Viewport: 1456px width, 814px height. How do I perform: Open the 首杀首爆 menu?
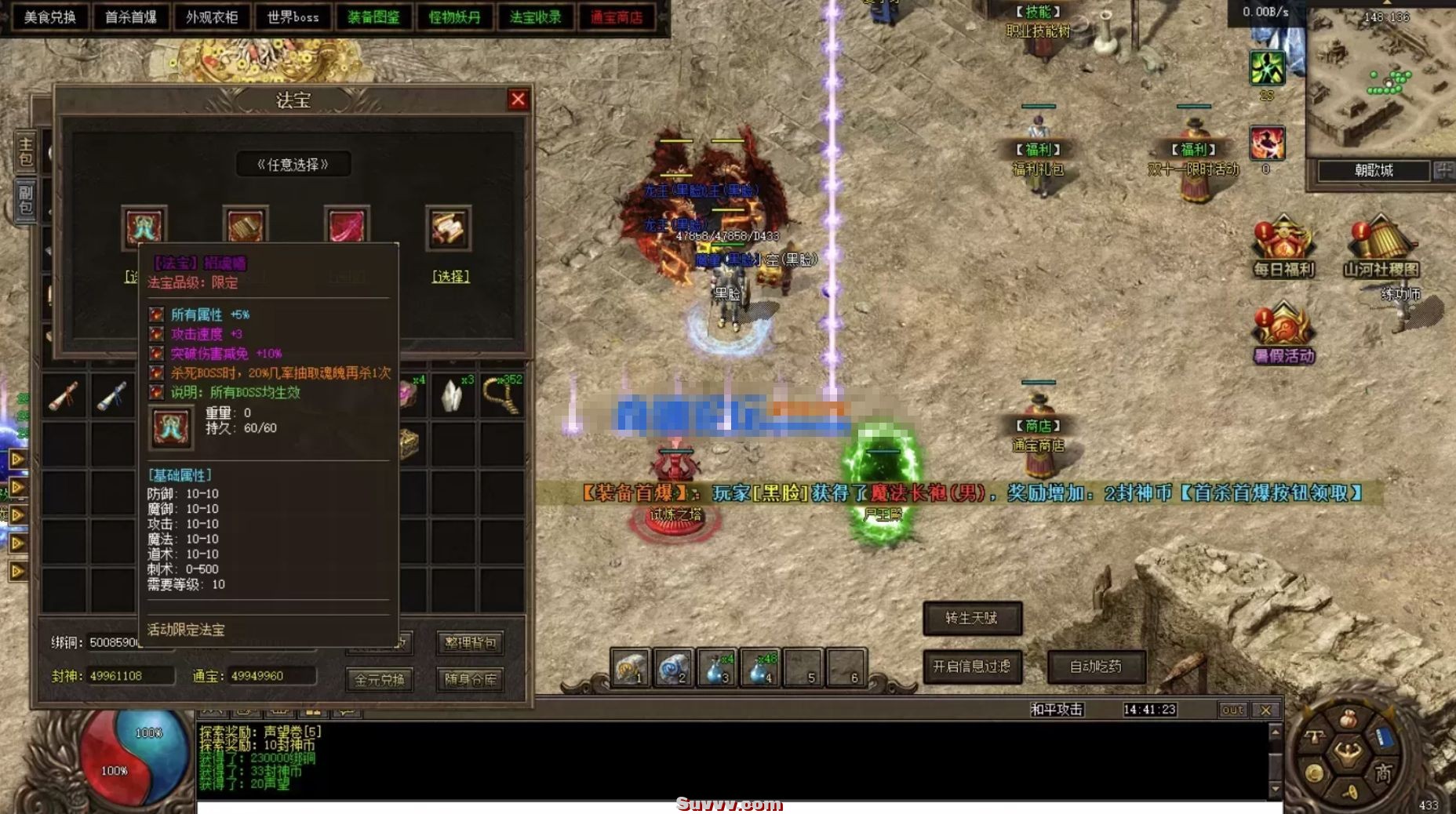pyautogui.click(x=130, y=17)
